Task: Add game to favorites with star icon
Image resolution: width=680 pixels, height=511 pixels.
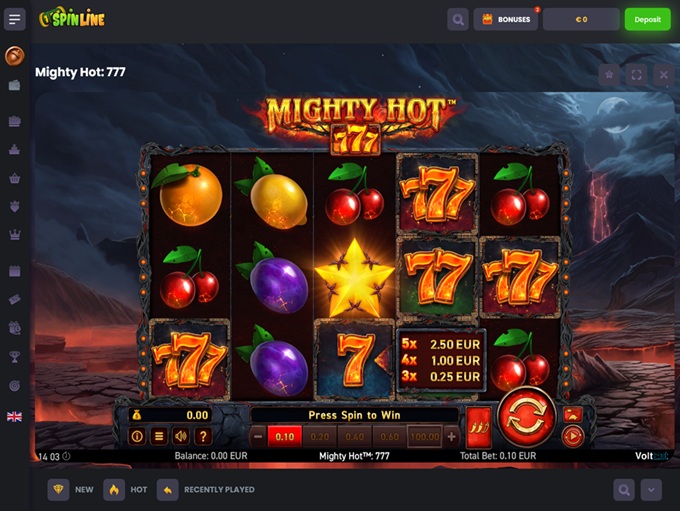Action: 609,74
